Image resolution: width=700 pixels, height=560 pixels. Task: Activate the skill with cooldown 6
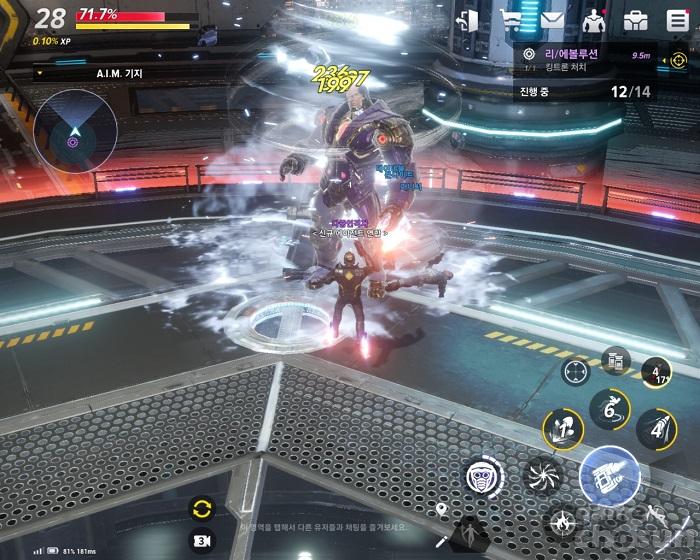pyautogui.click(x=608, y=407)
